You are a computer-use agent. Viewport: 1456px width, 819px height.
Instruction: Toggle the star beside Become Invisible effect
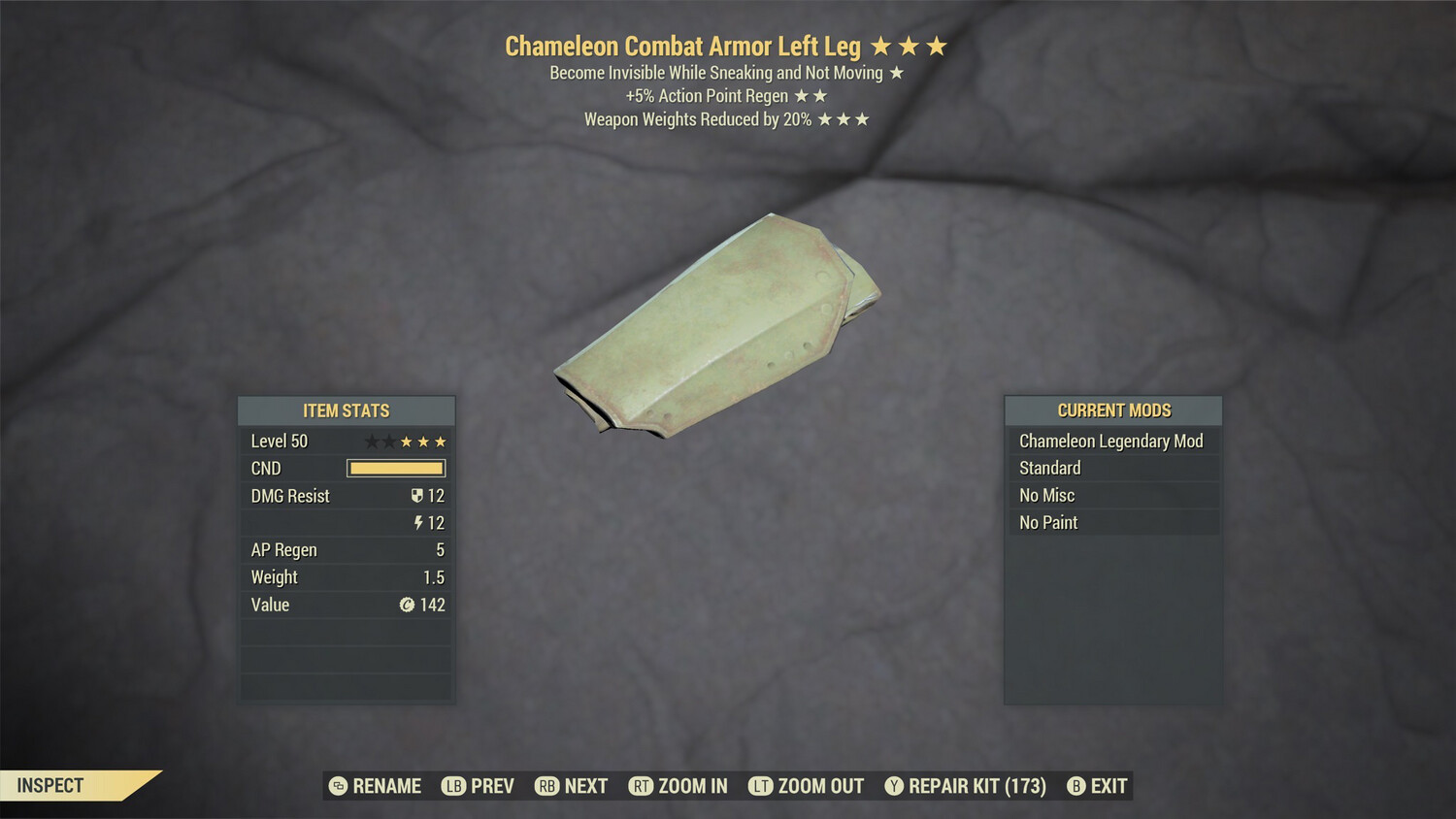pyautogui.click(x=899, y=72)
